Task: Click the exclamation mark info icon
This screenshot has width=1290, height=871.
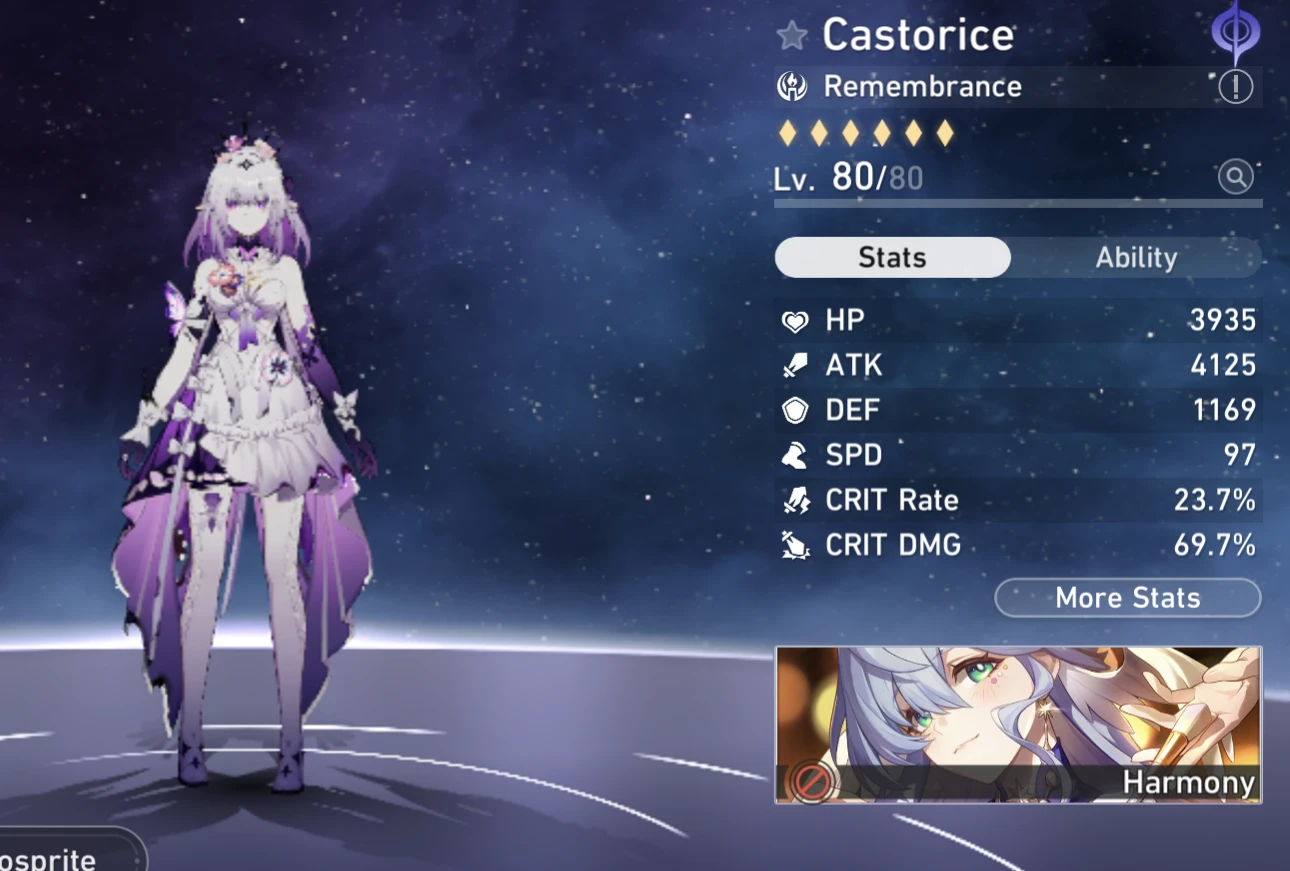Action: click(x=1236, y=87)
